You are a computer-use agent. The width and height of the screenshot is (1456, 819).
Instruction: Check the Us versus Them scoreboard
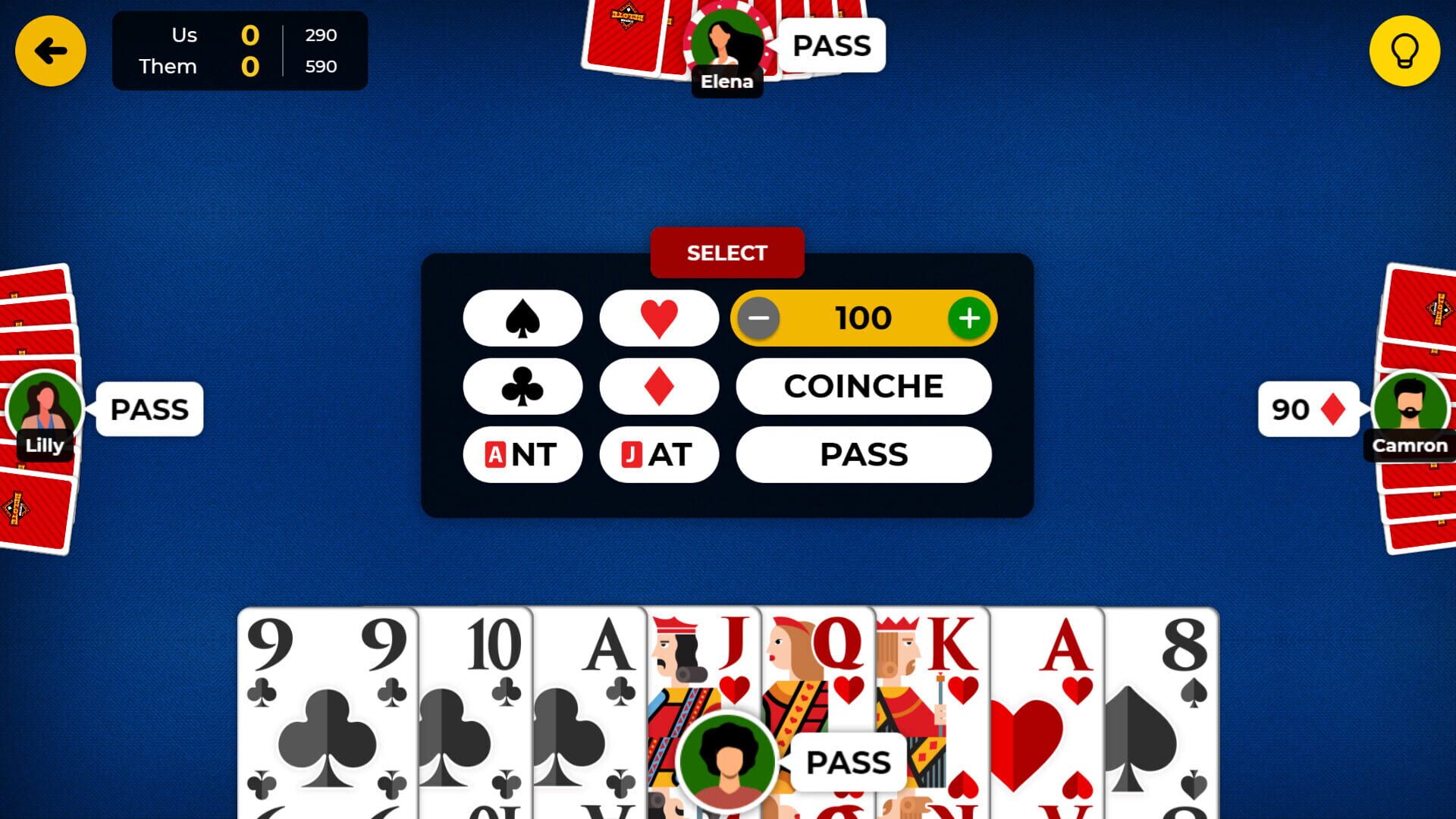click(x=239, y=50)
